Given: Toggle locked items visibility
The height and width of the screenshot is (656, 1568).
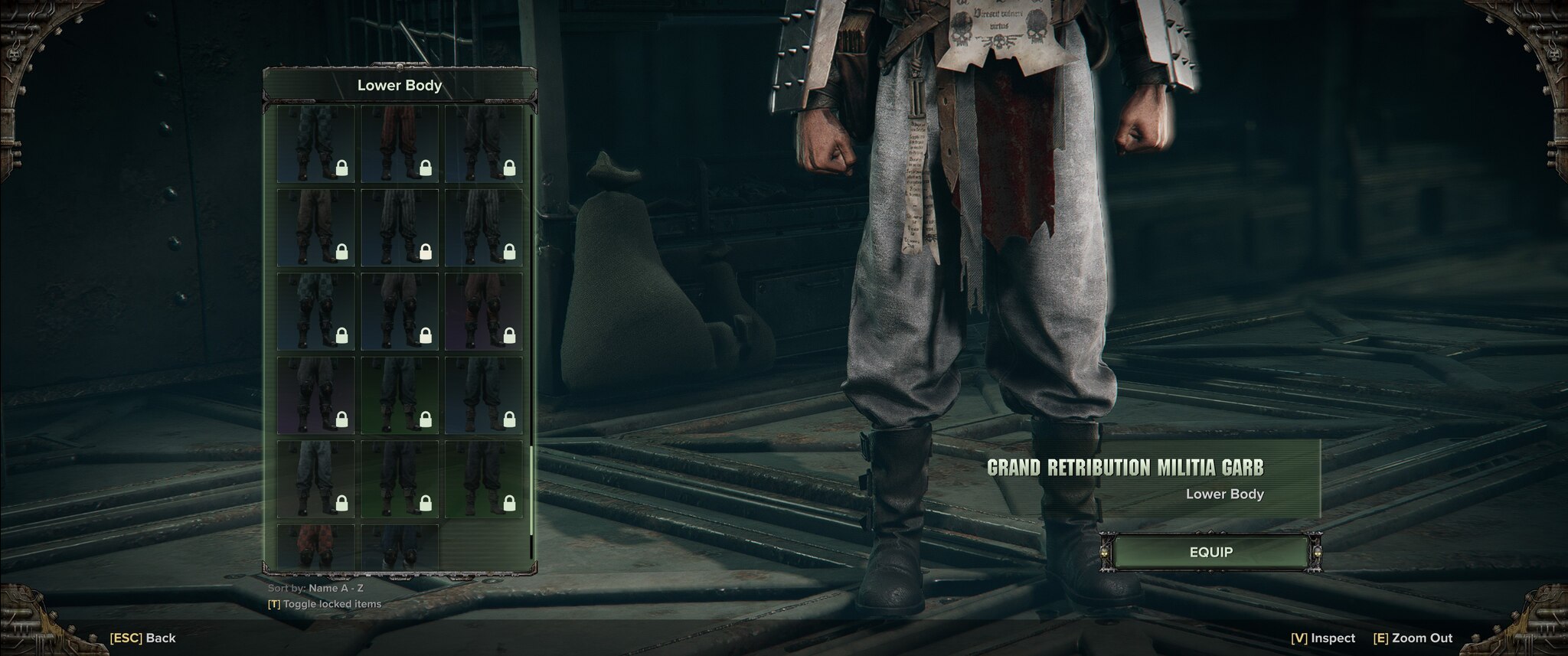Looking at the screenshot, I should pyautogui.click(x=325, y=604).
